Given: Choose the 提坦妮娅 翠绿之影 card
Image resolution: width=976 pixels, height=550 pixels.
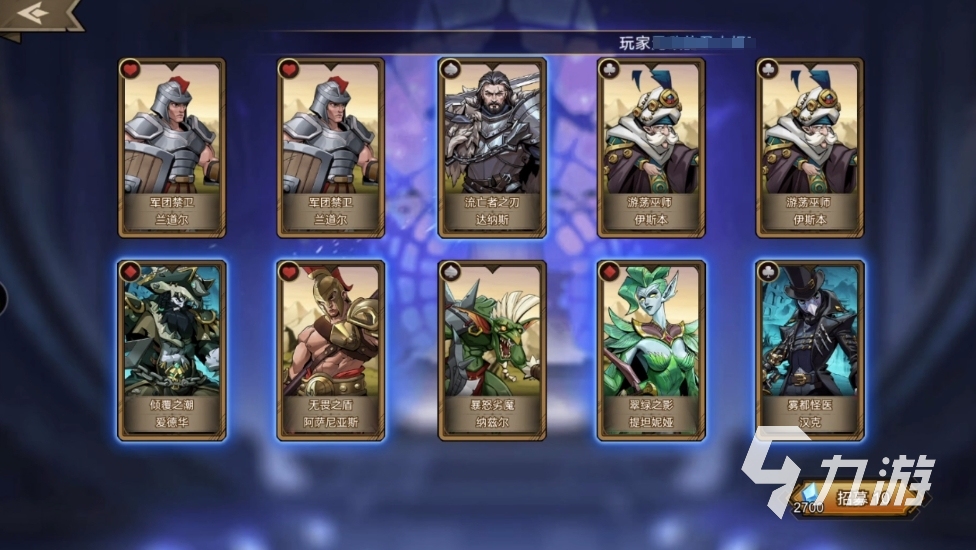Looking at the screenshot, I should coord(651,349).
